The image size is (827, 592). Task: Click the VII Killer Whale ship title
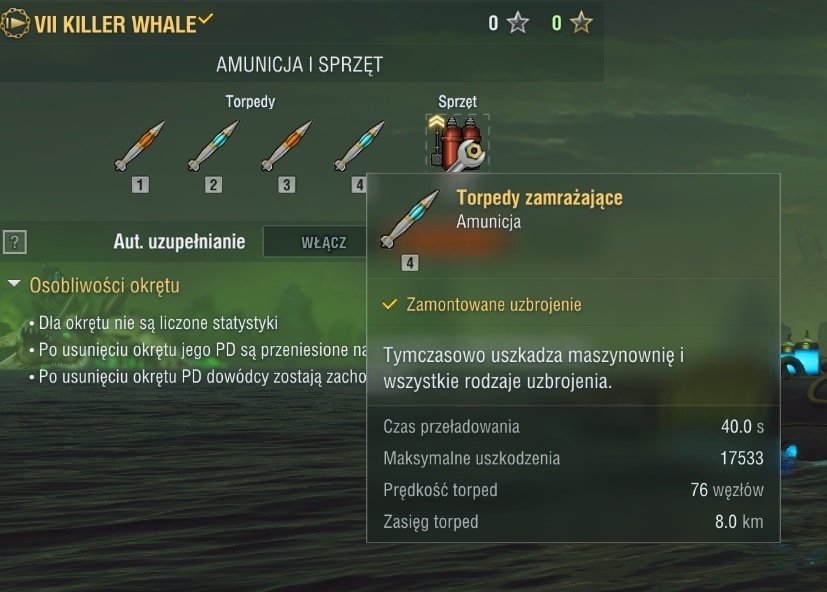tap(115, 24)
